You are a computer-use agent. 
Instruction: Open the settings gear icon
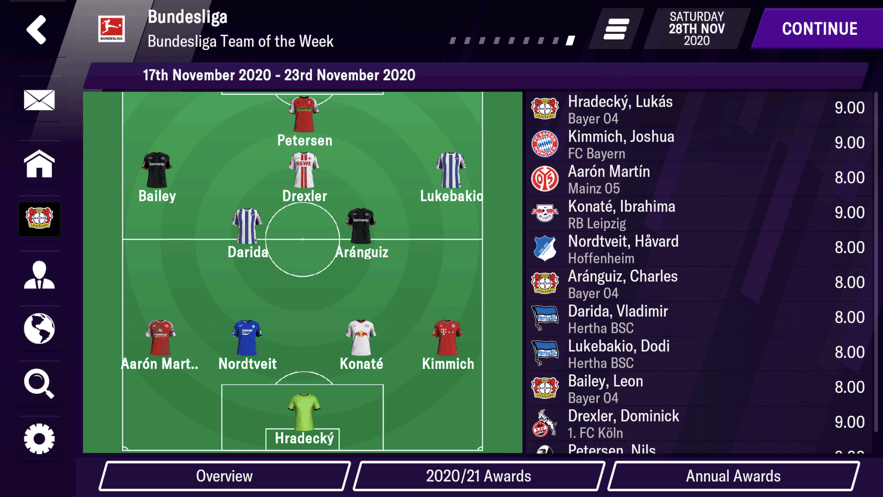tap(39, 439)
